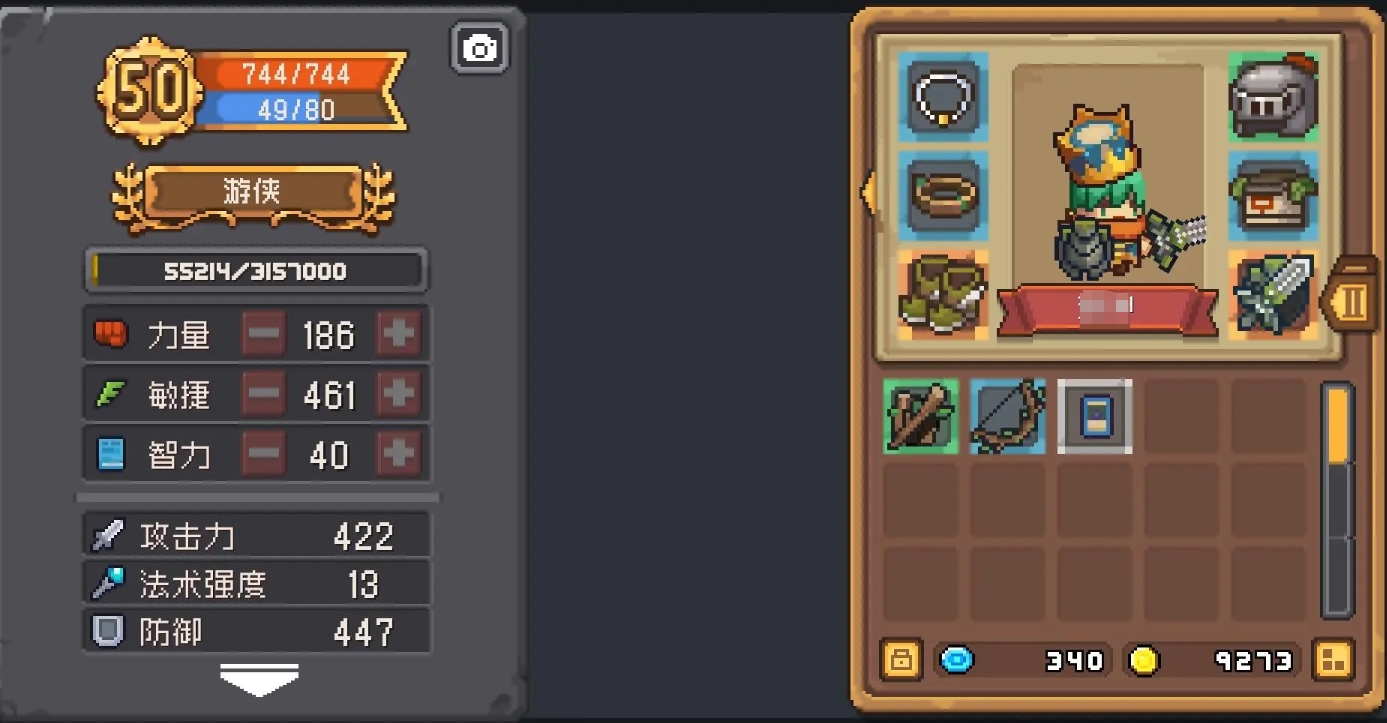The width and height of the screenshot is (1387, 723).
Task: Select the equipped ring slot
Action: click(x=943, y=194)
